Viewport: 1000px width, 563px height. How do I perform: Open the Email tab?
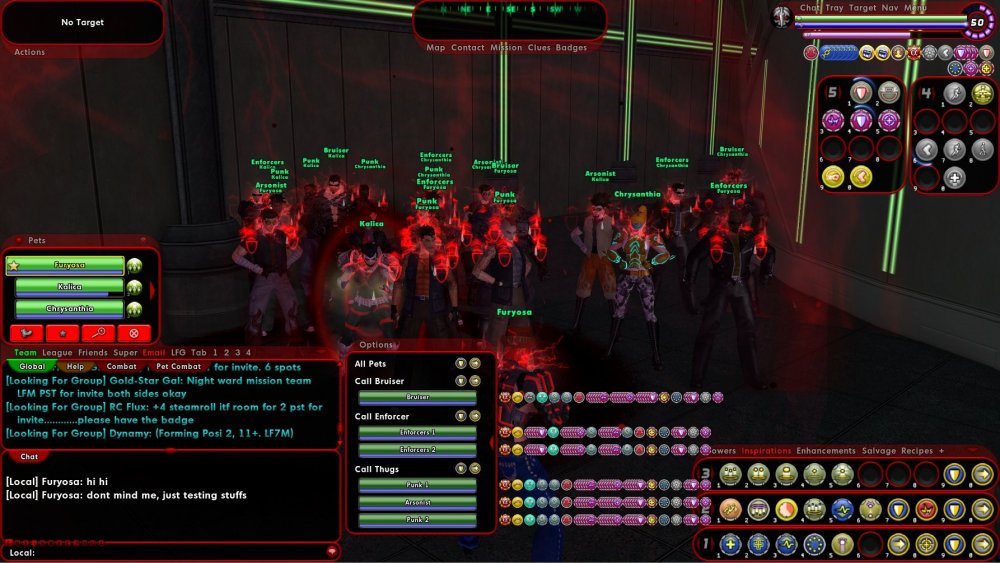pos(154,353)
